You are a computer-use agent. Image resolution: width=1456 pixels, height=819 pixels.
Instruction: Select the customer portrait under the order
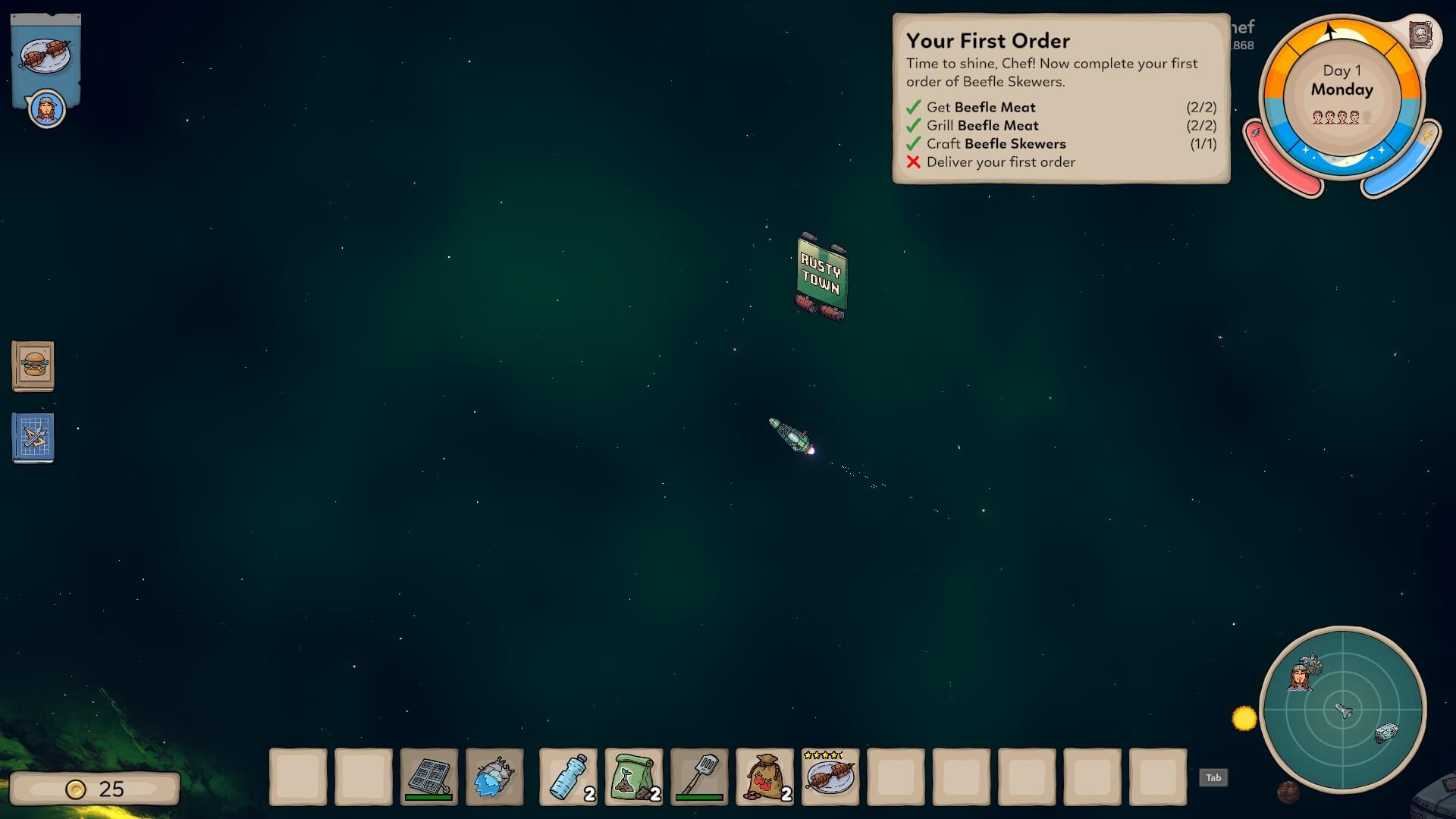pyautogui.click(x=47, y=110)
